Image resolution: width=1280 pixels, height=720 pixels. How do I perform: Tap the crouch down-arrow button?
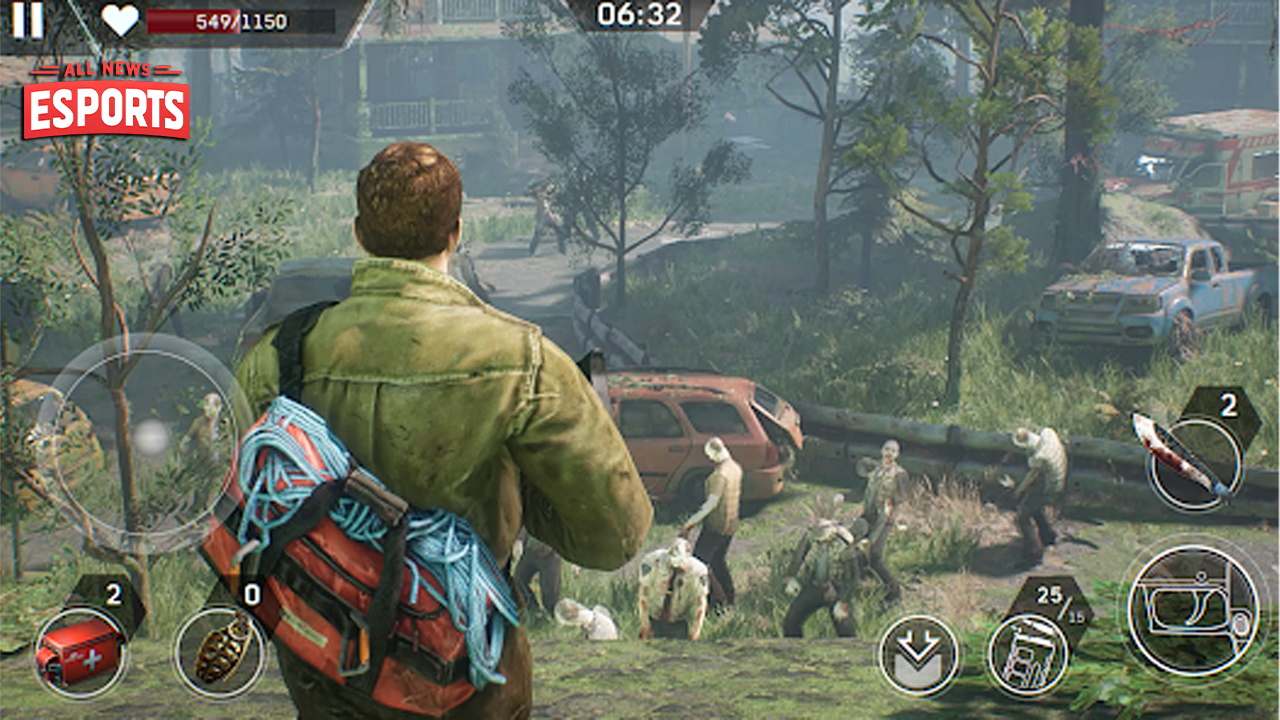(918, 656)
